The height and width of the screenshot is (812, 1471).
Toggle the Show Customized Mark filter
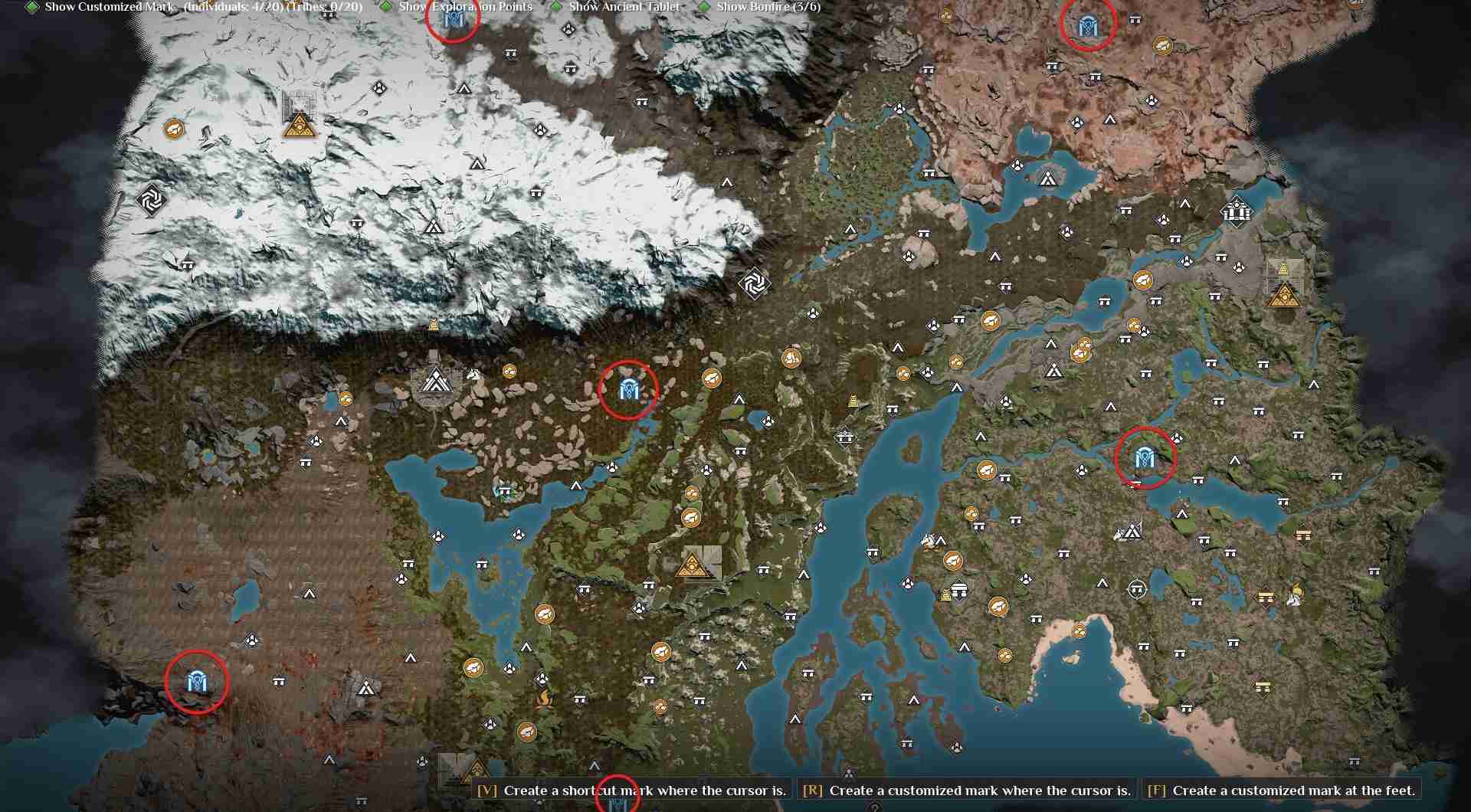(x=32, y=7)
